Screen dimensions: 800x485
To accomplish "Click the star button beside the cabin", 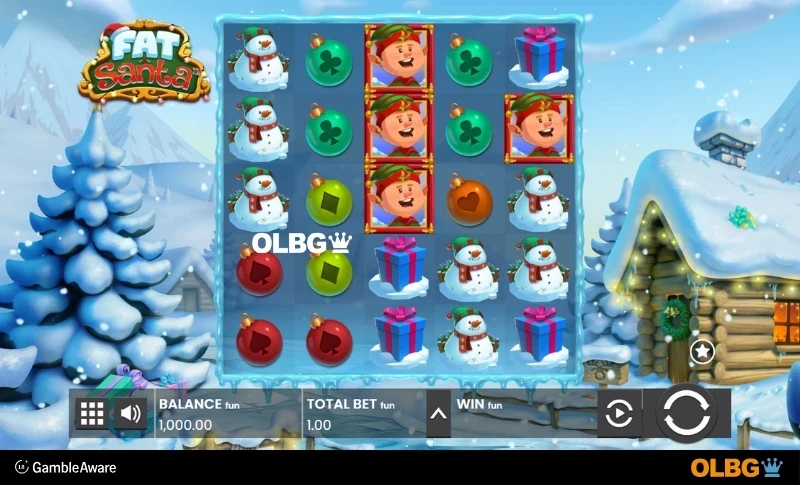I will click(x=702, y=350).
